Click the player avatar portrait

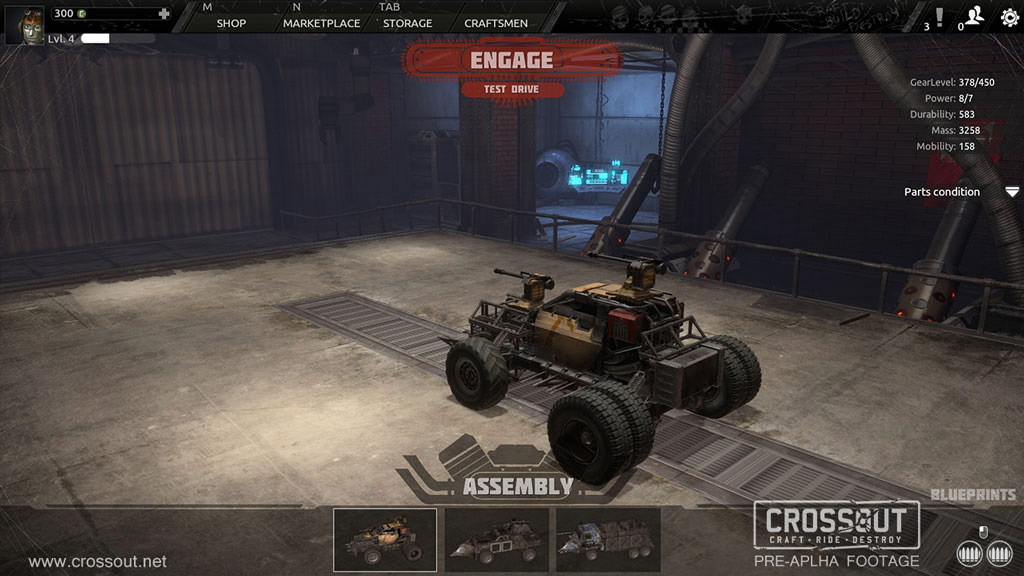click(24, 24)
